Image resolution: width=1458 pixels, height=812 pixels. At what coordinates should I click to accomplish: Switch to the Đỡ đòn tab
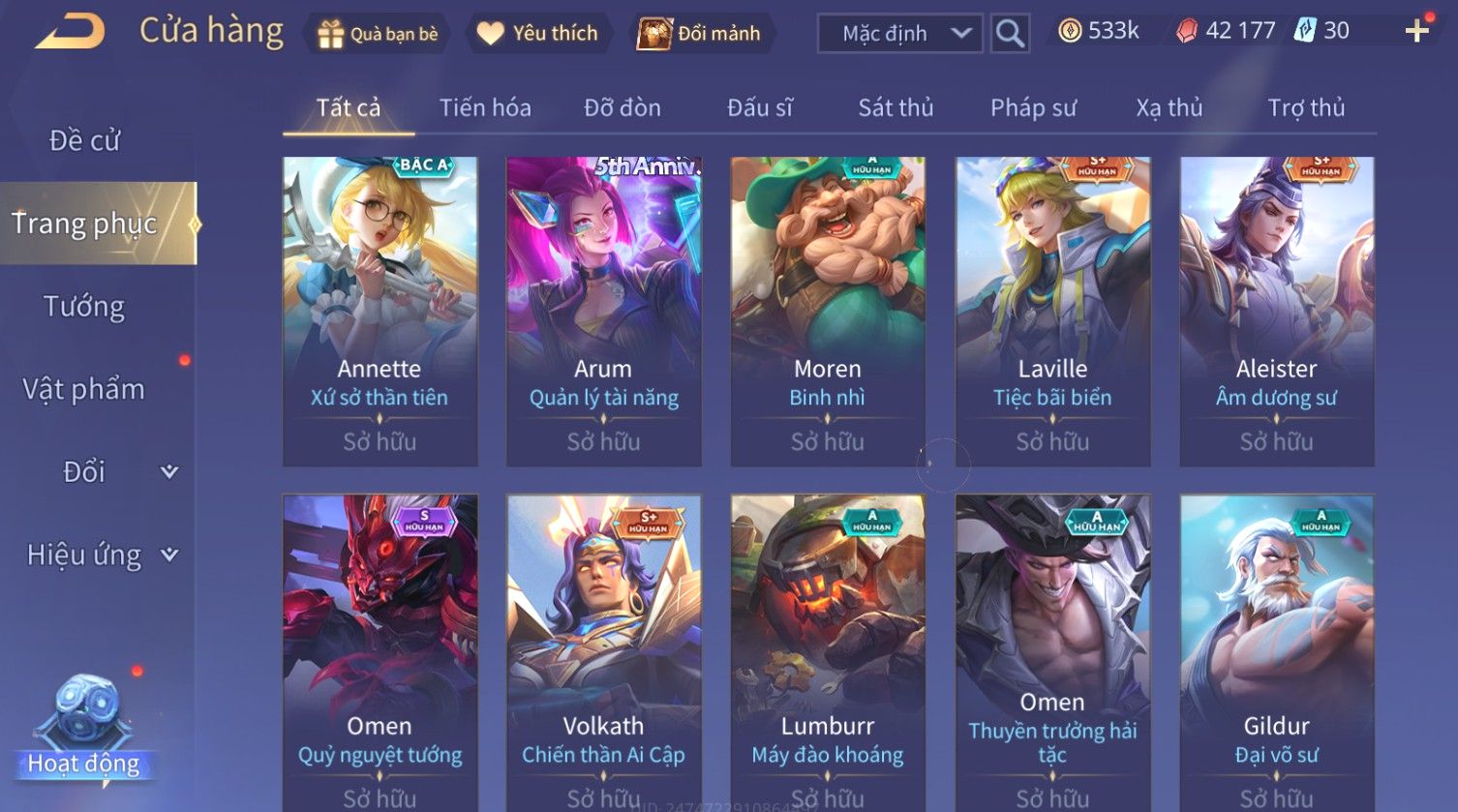pos(623,107)
